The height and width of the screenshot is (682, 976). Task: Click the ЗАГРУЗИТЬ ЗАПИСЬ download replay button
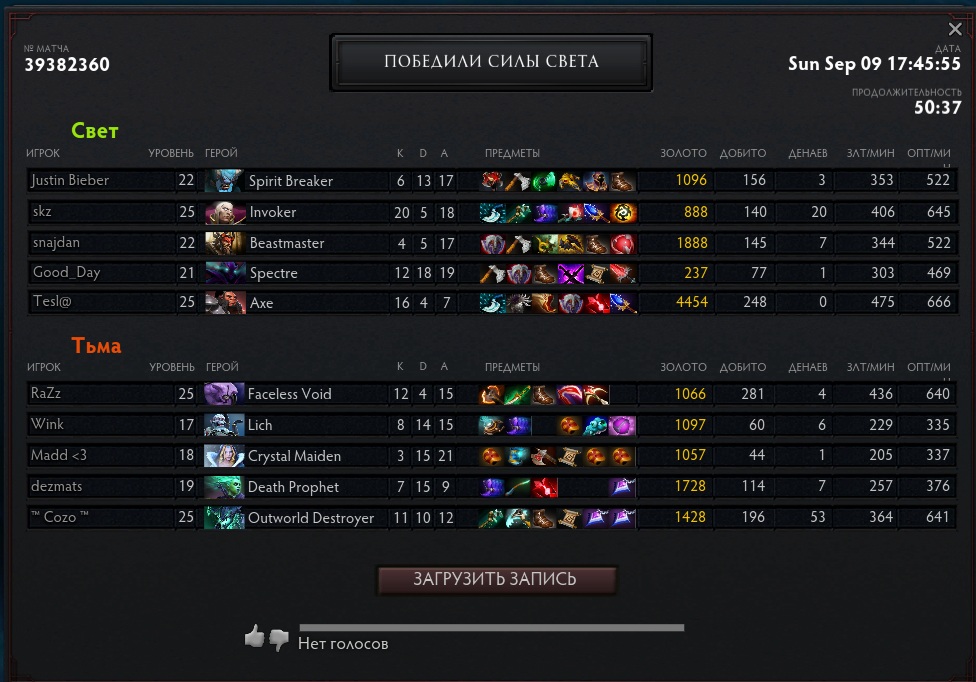coord(495,580)
